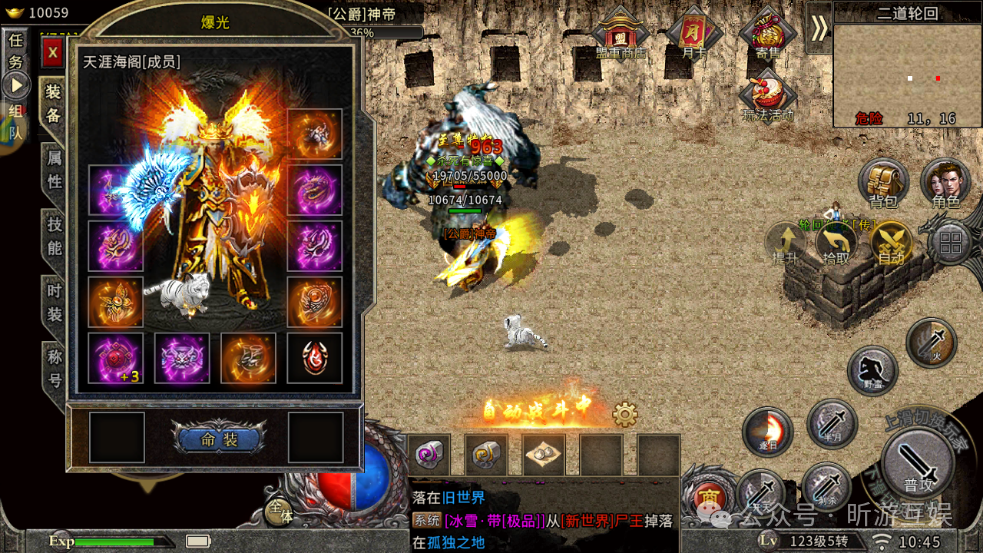Open the 技能 skills tab
Screen dimensions: 983x553
(54, 236)
